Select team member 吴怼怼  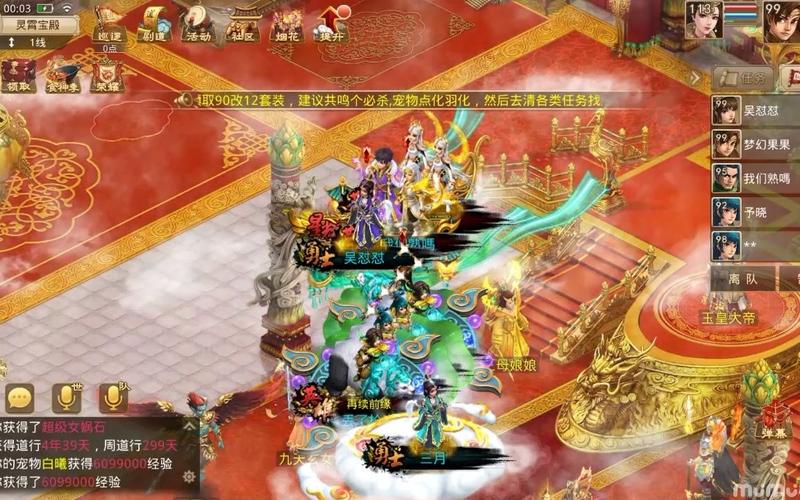coord(755,111)
